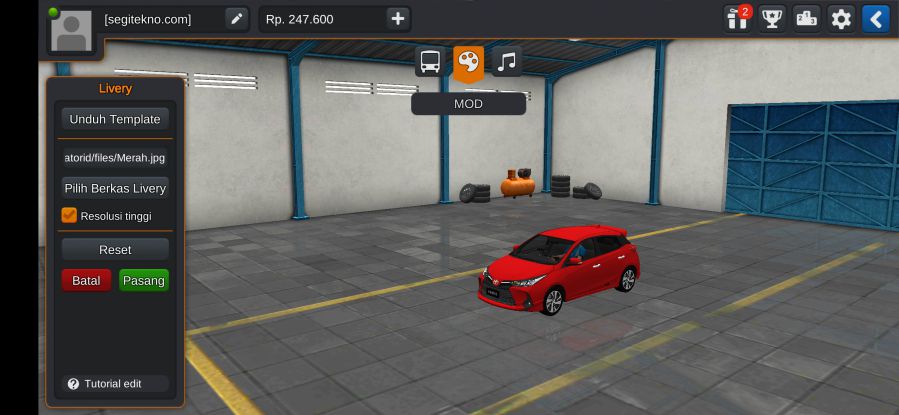
Task: Switch to the bus vehicle tab
Action: click(430, 62)
